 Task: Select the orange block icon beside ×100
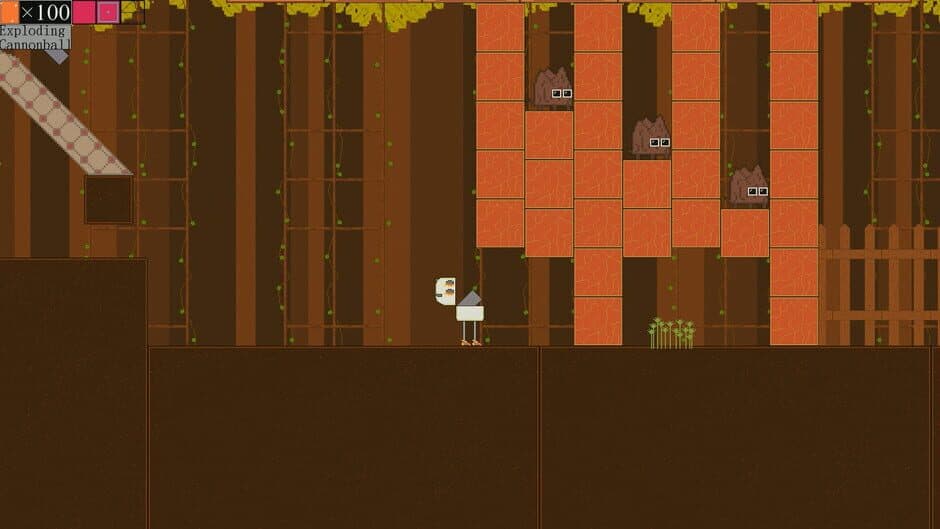tap(10, 12)
